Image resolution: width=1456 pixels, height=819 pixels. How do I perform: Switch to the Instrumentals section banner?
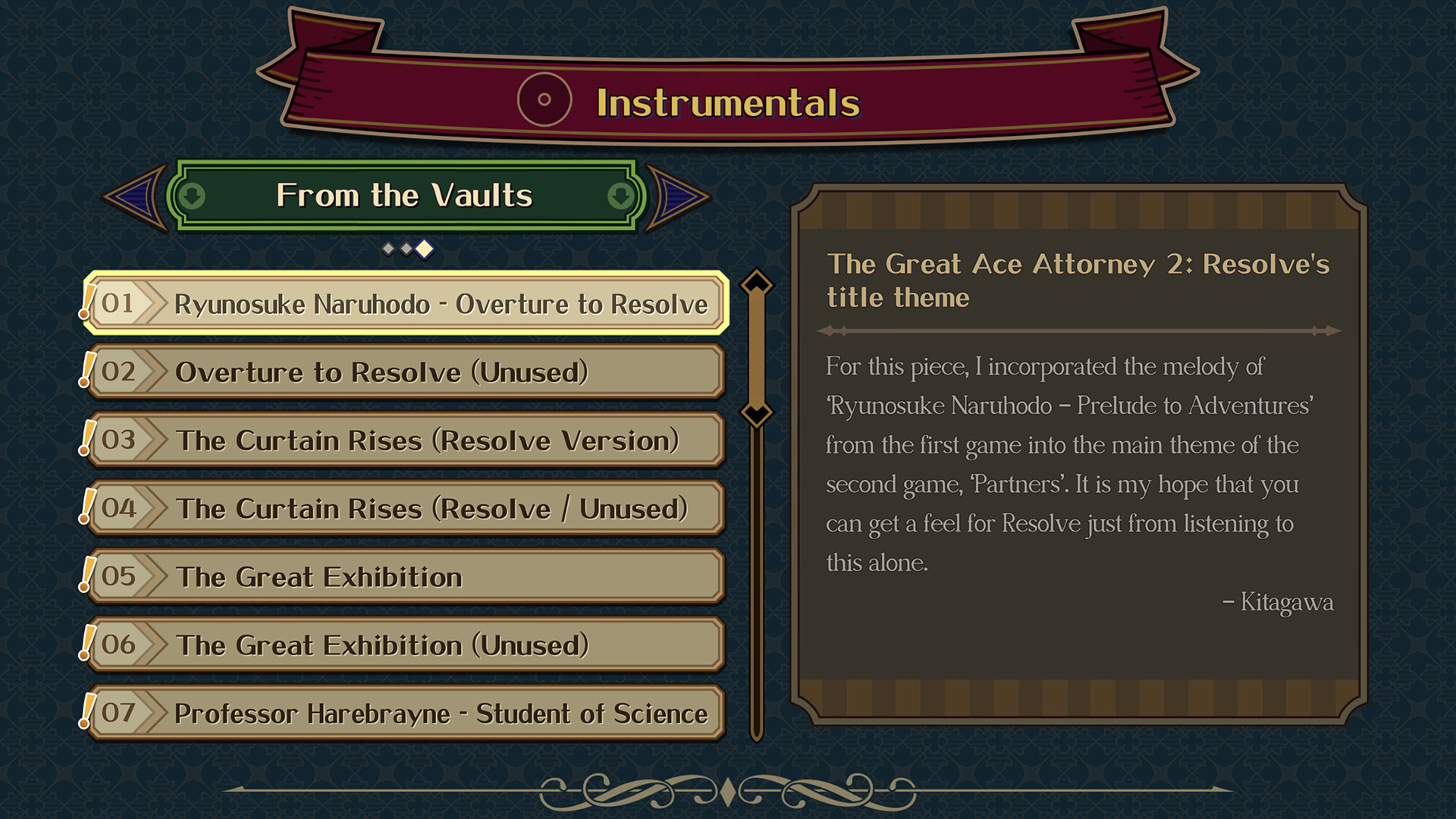point(726,101)
